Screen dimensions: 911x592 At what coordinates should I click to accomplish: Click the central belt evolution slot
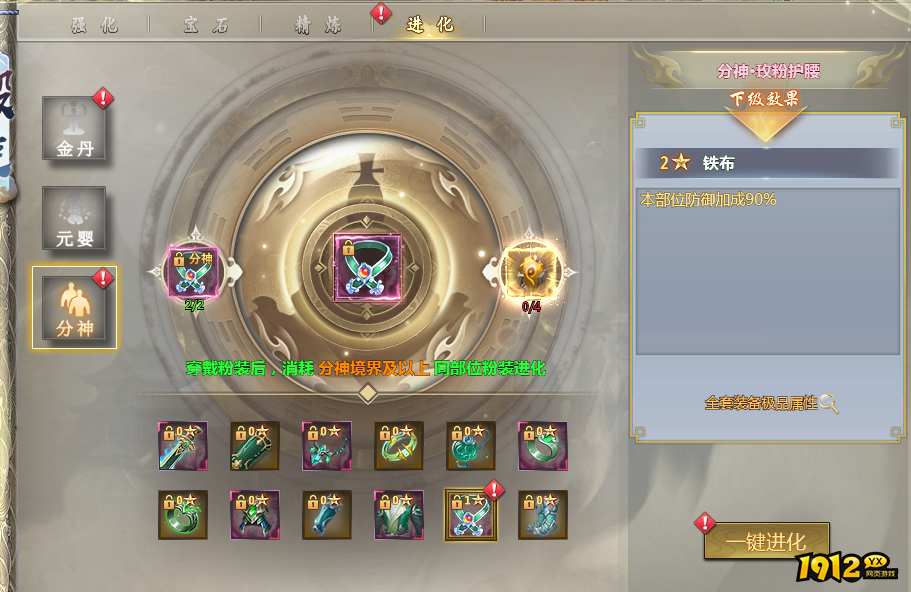click(367, 269)
